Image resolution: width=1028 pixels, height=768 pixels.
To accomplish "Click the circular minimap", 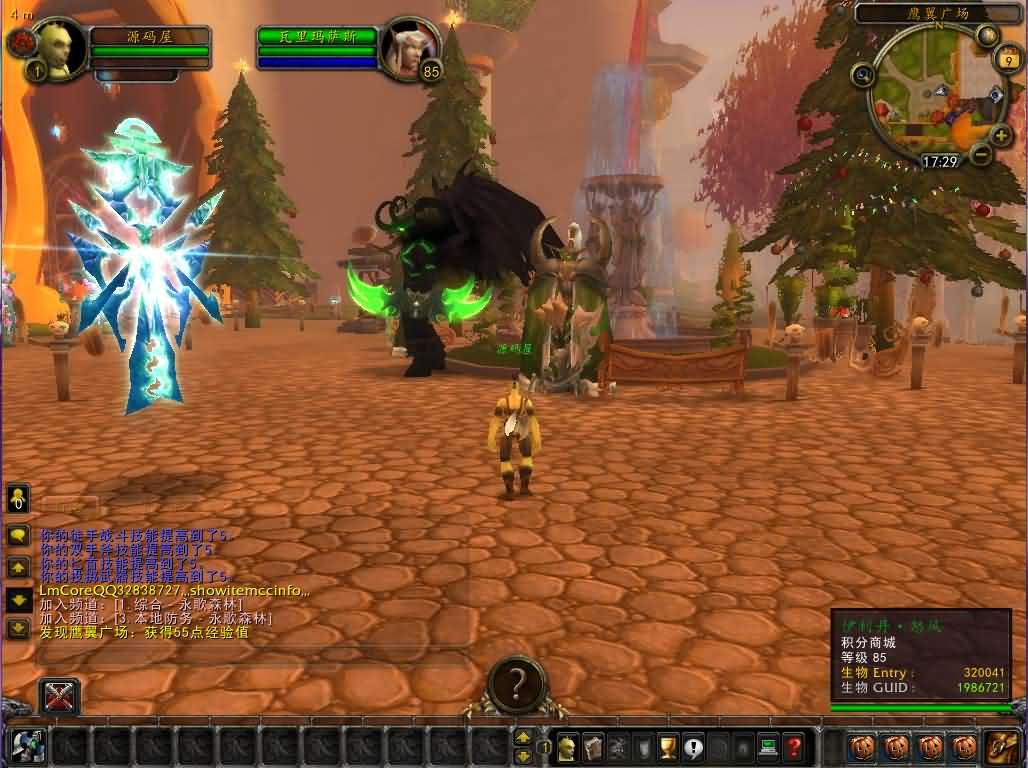I will pos(933,93).
